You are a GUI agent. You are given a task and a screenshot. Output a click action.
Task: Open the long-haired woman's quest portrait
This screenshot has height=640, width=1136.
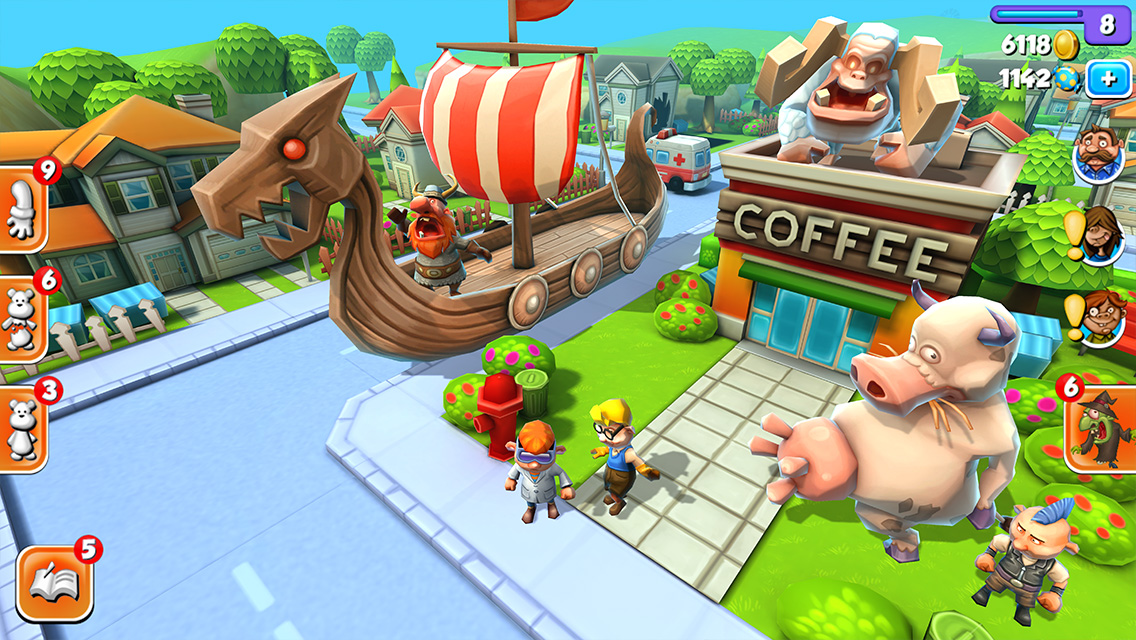(1102, 234)
